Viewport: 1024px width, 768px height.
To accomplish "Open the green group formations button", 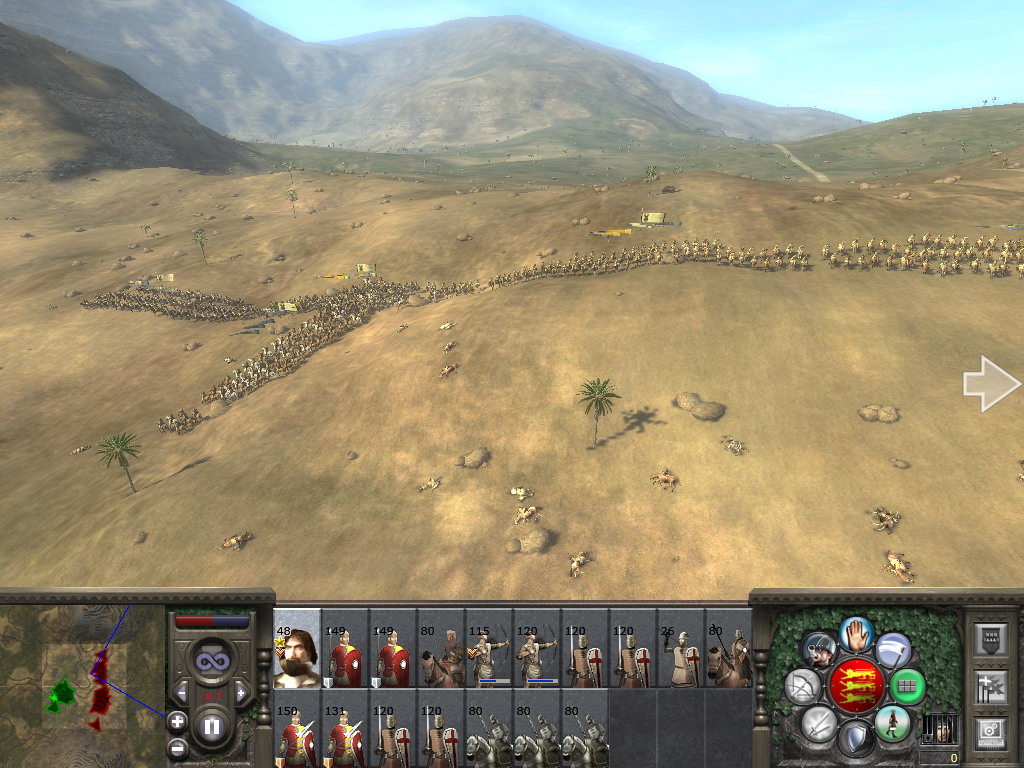I will tap(907, 686).
